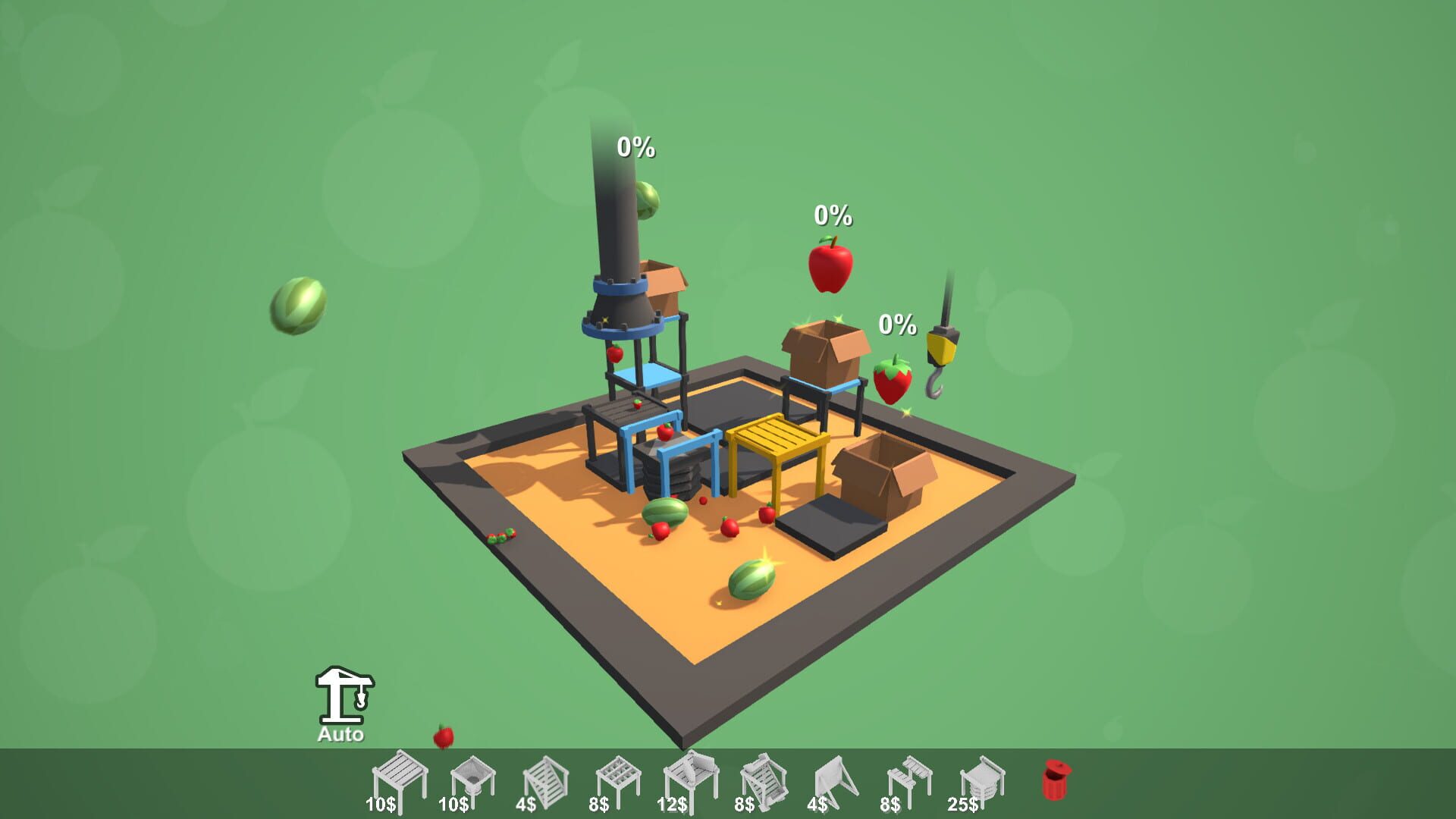
Task: Click the 0% counter near the black pipe
Action: [x=634, y=146]
